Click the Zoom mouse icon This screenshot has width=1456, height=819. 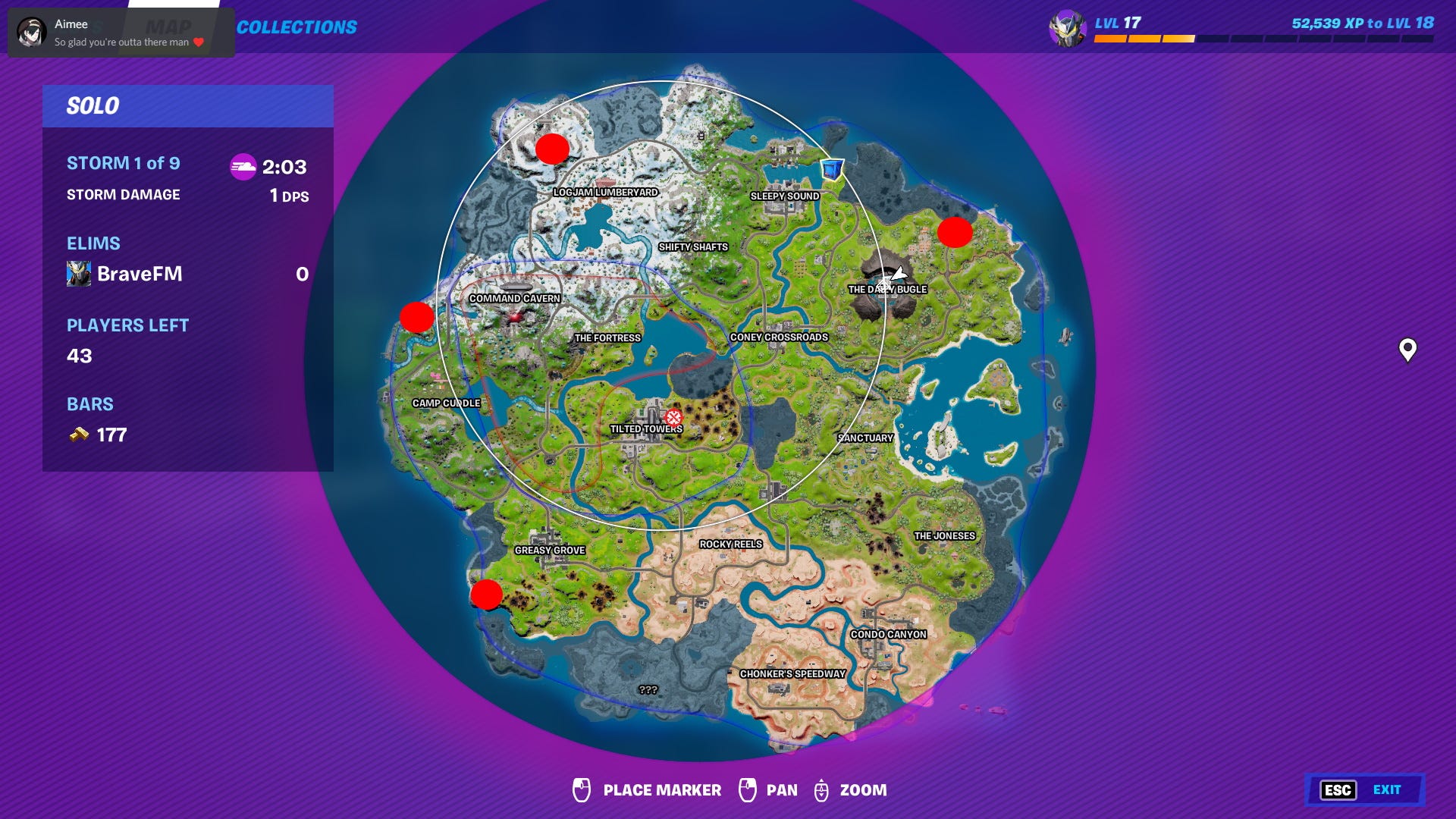tap(821, 790)
